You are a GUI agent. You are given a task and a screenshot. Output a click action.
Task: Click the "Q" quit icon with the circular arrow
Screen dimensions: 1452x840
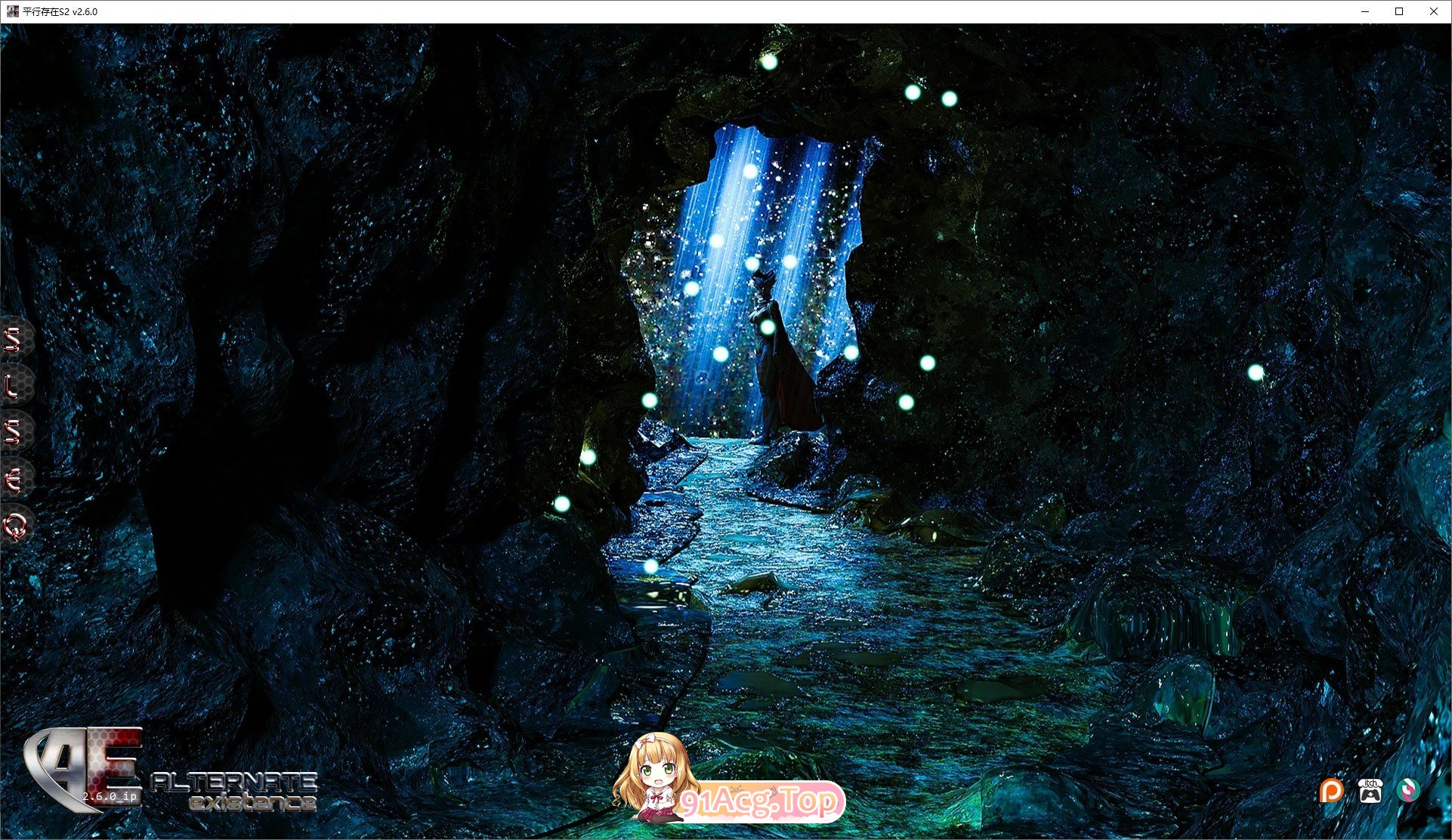tap(14, 529)
